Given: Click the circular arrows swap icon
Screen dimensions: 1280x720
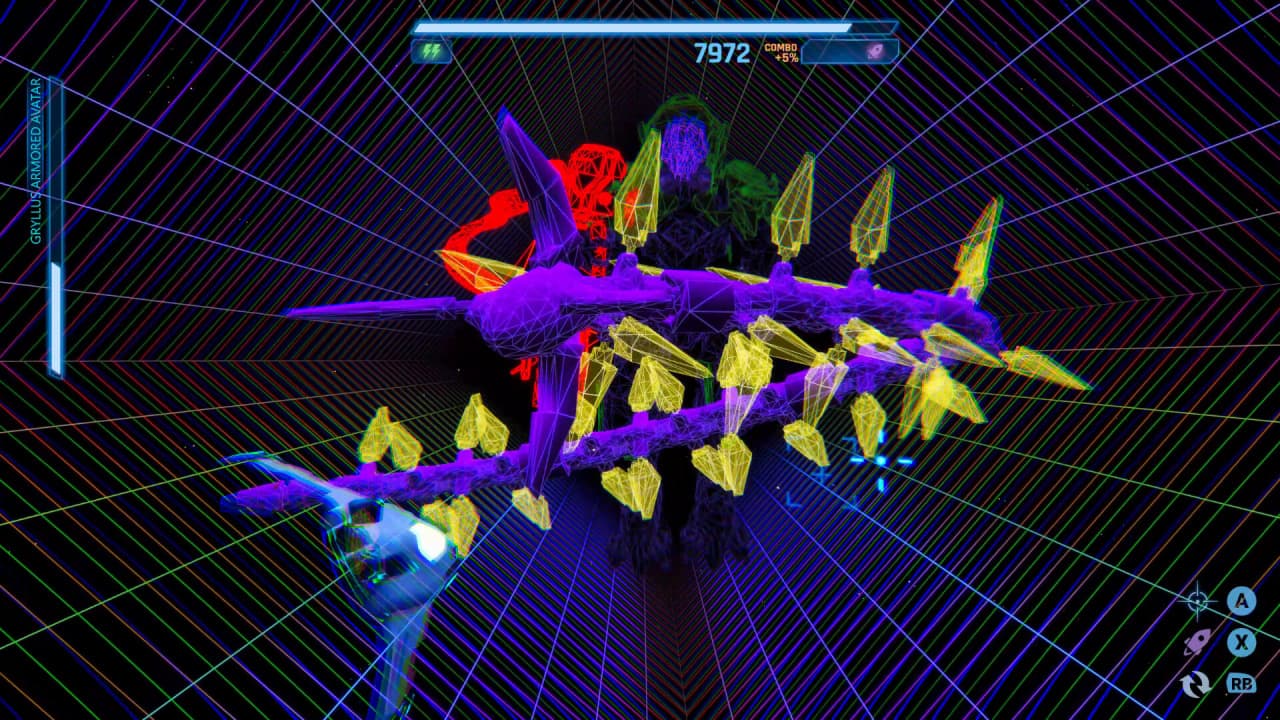Looking at the screenshot, I should click(x=1196, y=684).
